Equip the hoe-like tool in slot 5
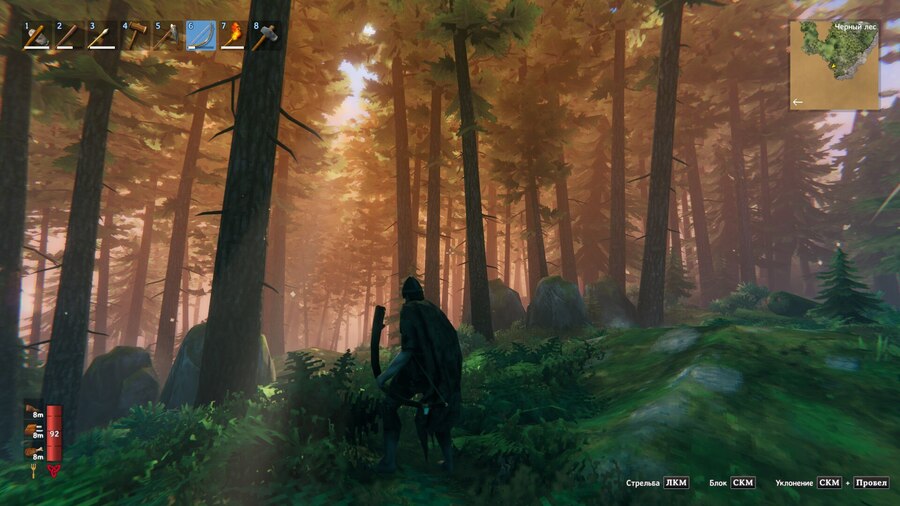This screenshot has width=900, height=506. click(167, 35)
